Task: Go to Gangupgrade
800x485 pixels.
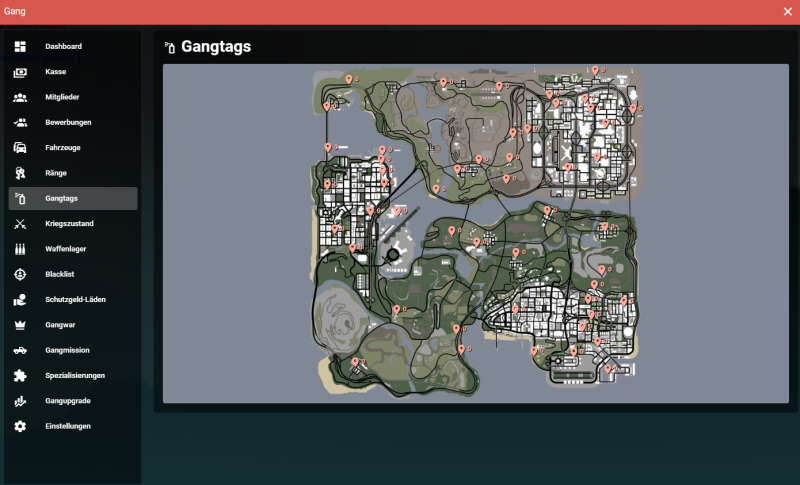Action: pos(68,401)
